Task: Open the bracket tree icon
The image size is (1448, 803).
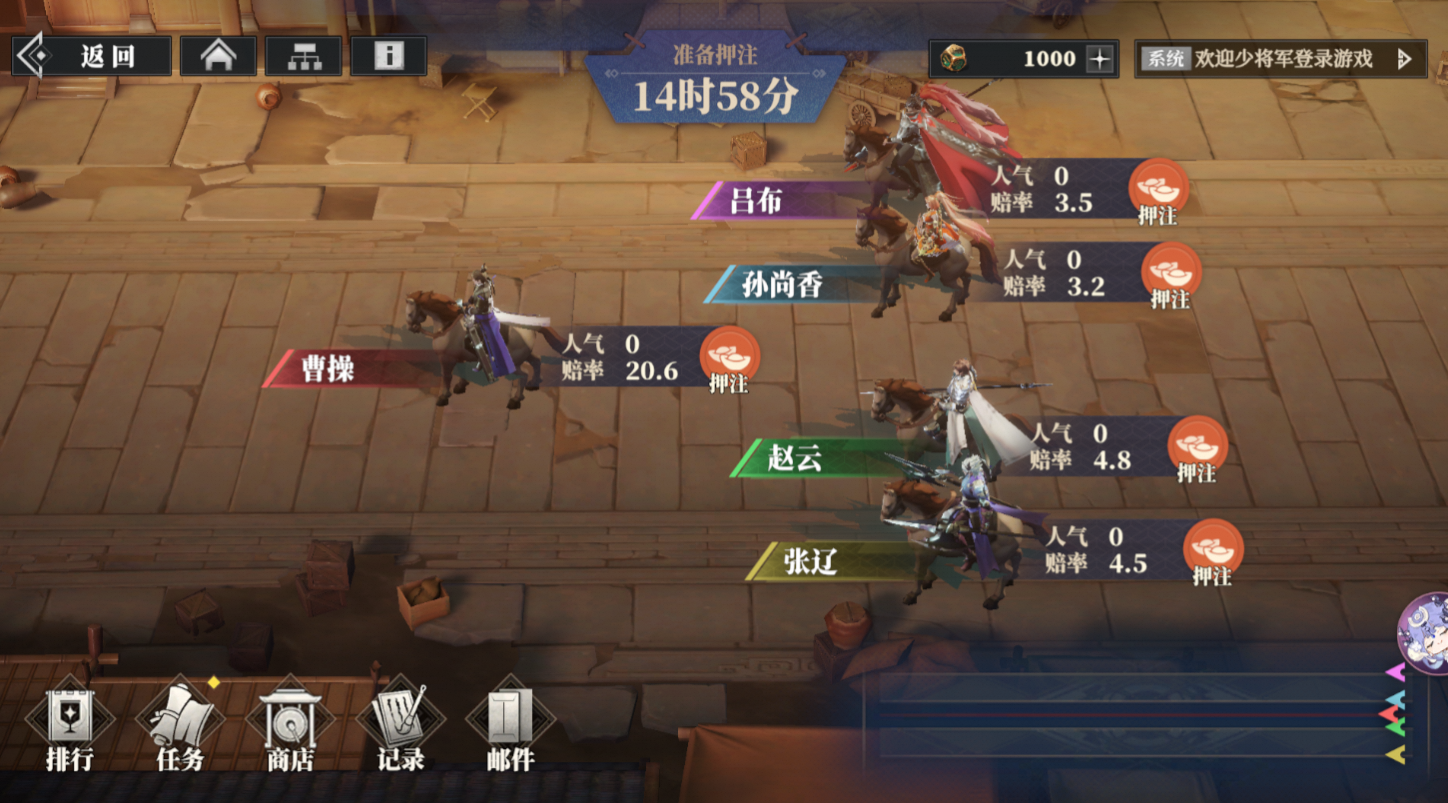Action: click(303, 57)
